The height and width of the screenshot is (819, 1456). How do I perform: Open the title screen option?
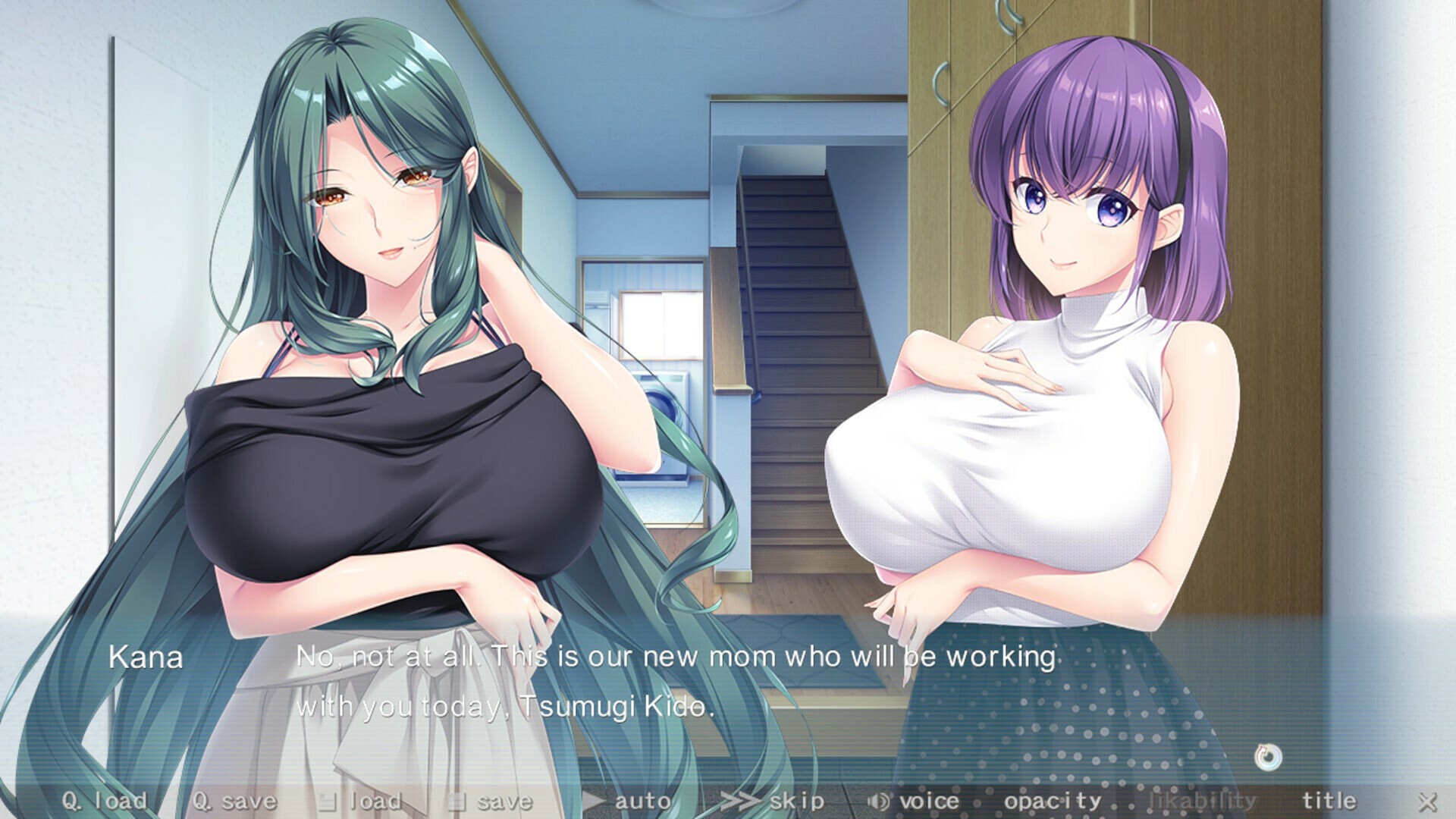[x=1329, y=799]
